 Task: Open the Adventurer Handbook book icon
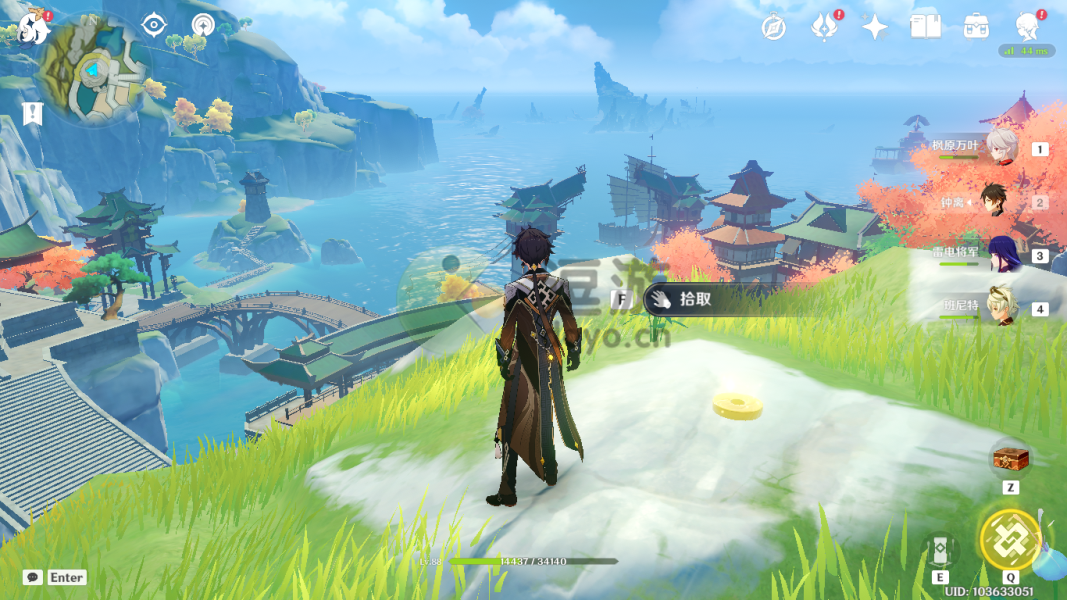pos(925,27)
